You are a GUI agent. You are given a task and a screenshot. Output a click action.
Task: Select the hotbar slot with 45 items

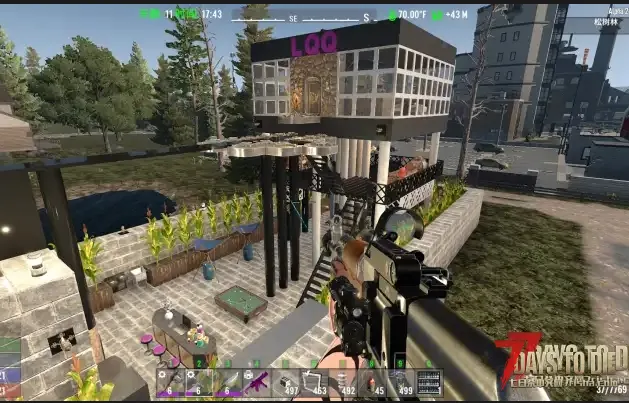372,382
